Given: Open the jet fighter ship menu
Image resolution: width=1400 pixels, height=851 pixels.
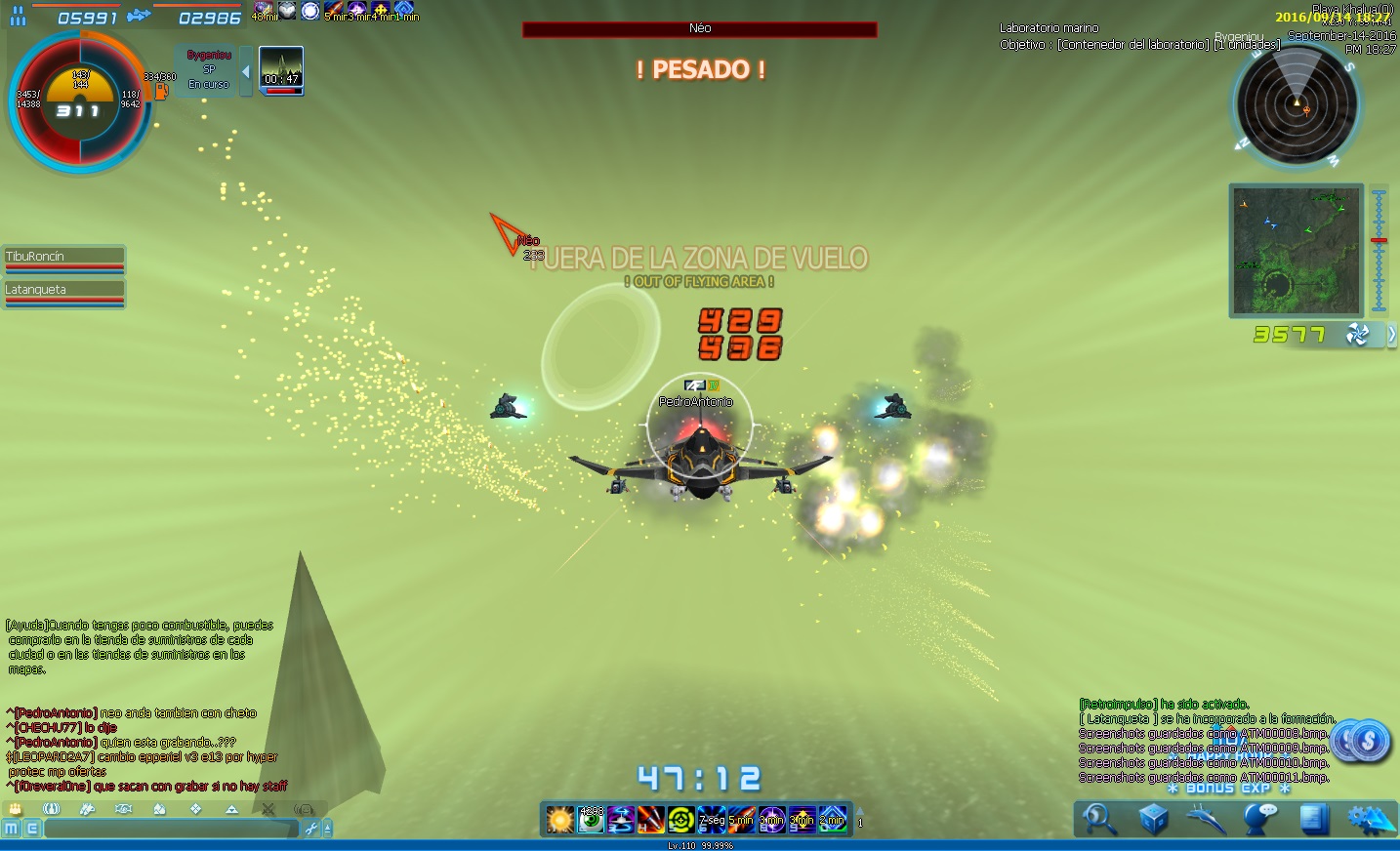Looking at the screenshot, I should tap(1207, 820).
